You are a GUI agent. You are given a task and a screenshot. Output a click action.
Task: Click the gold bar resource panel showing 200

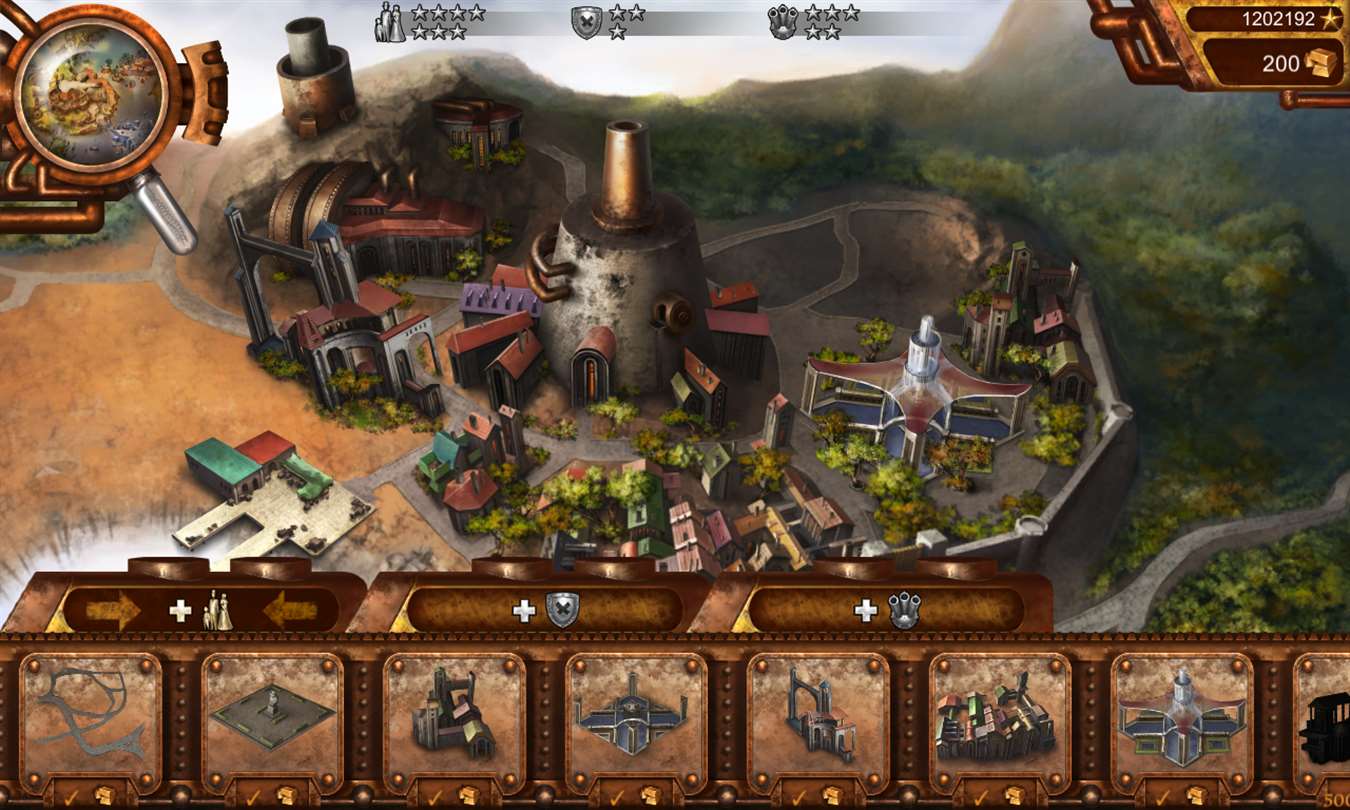[1272, 64]
